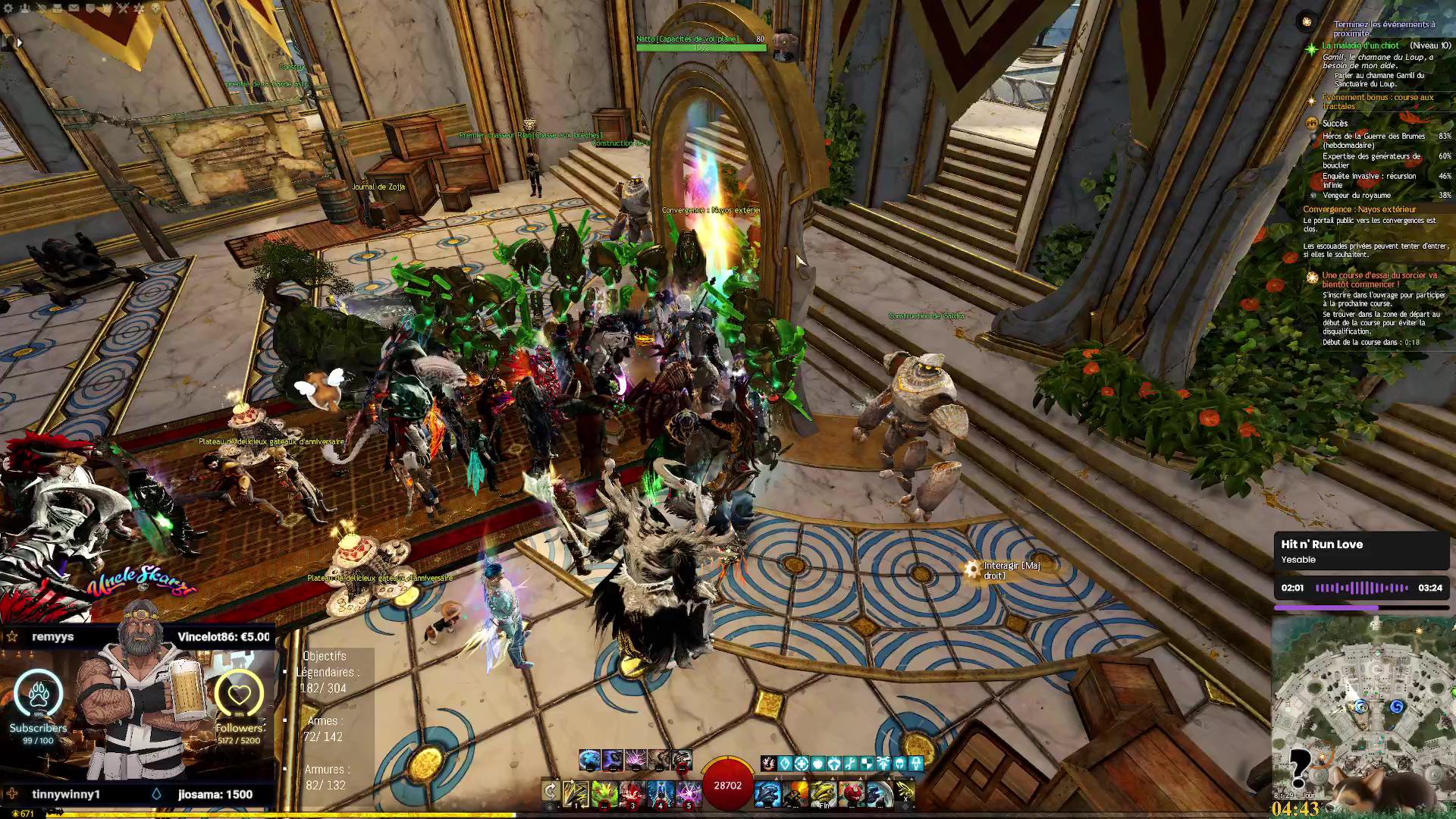Image resolution: width=1456 pixels, height=819 pixels.
Task: Use the red weapon skill 3
Action: [632, 793]
